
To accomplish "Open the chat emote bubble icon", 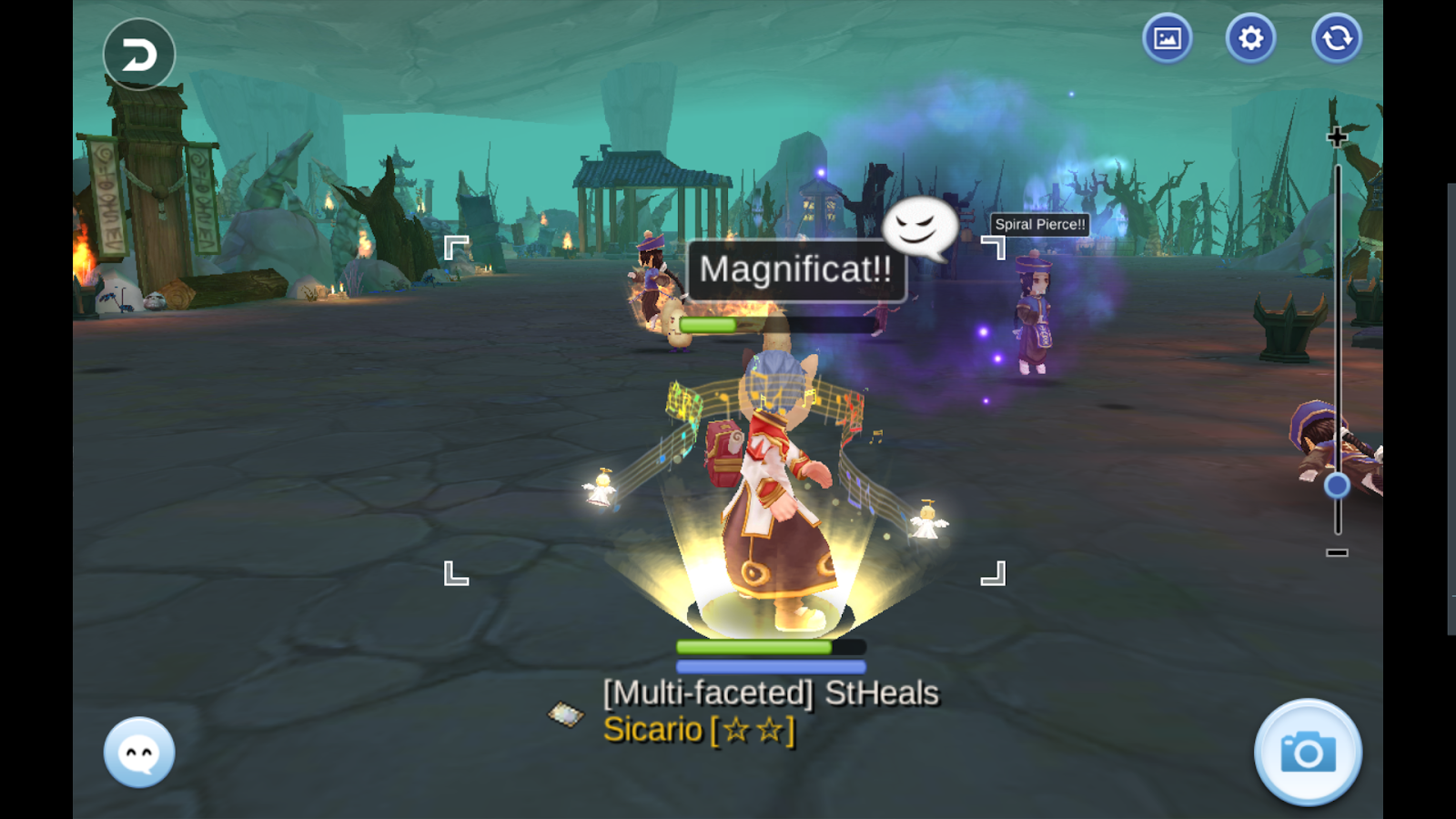I will (136, 750).
